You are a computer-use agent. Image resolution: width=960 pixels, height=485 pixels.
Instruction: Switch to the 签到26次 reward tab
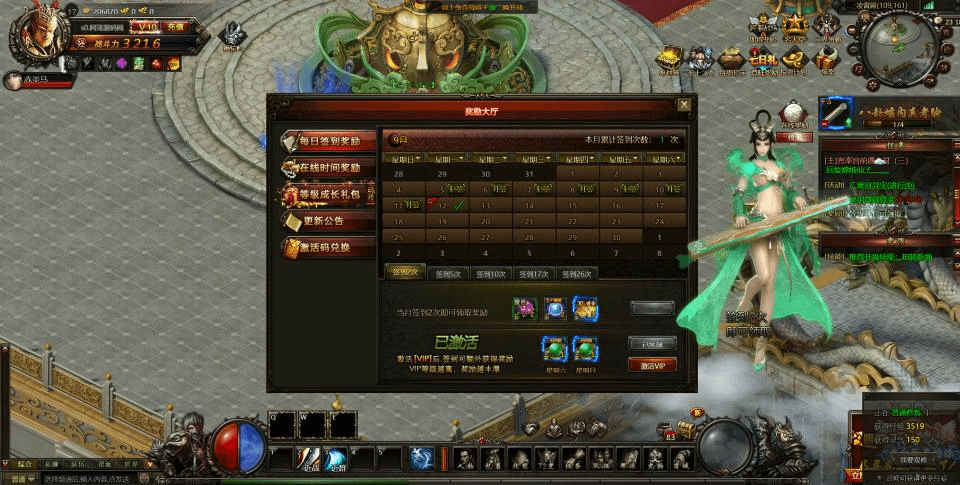click(578, 273)
